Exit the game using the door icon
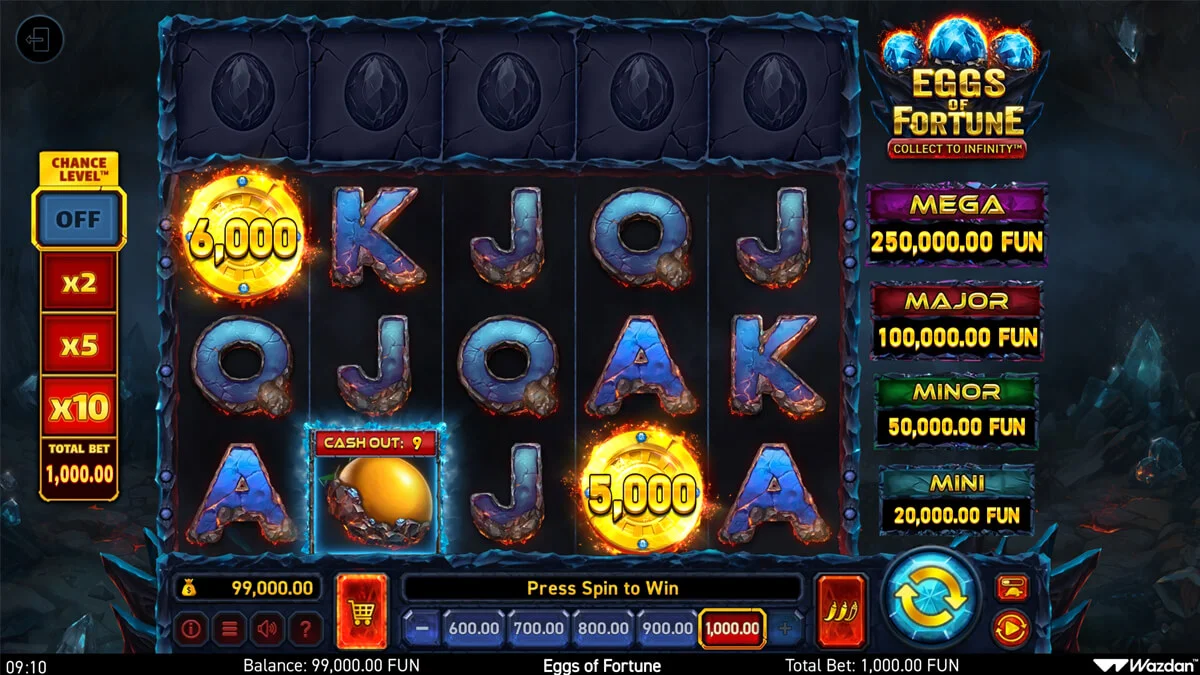The width and height of the screenshot is (1200, 675). click(40, 41)
